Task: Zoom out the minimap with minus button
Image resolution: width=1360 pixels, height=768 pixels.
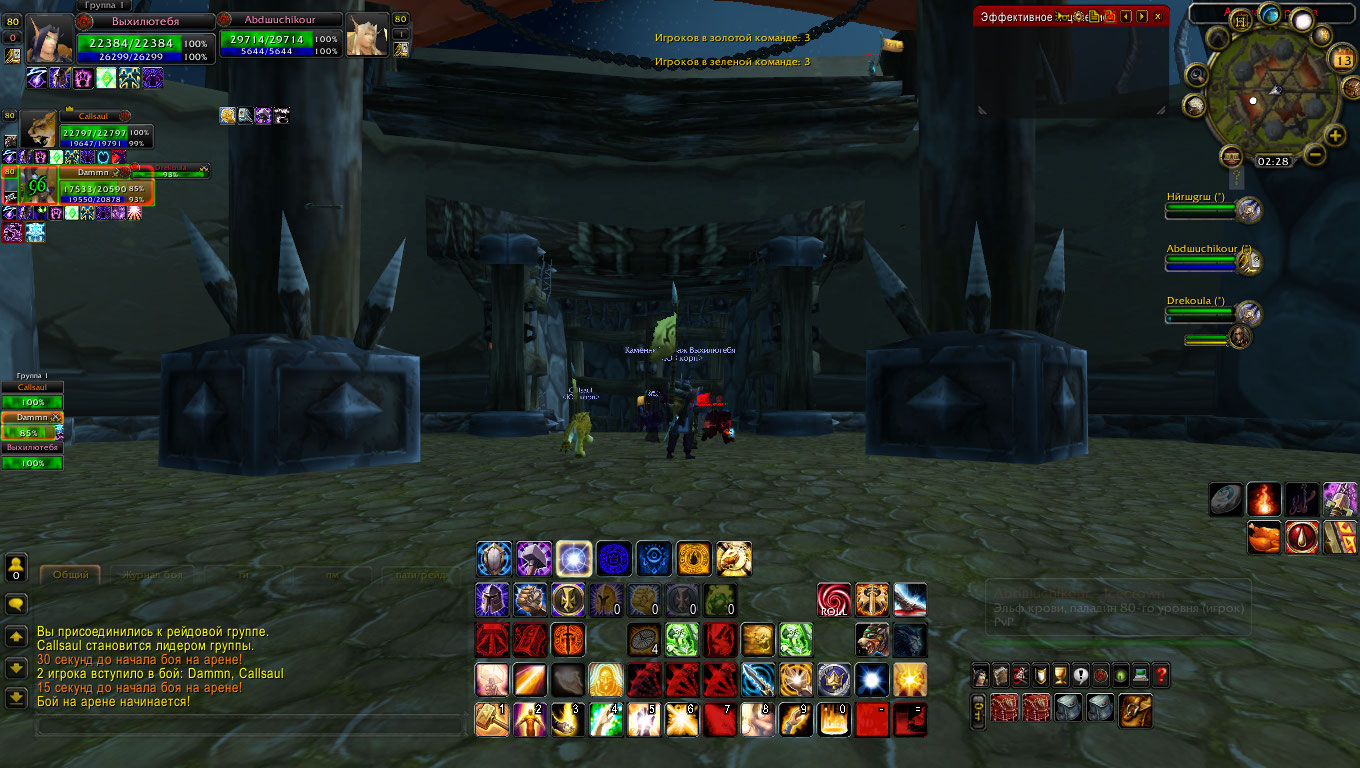Action: pos(1314,154)
